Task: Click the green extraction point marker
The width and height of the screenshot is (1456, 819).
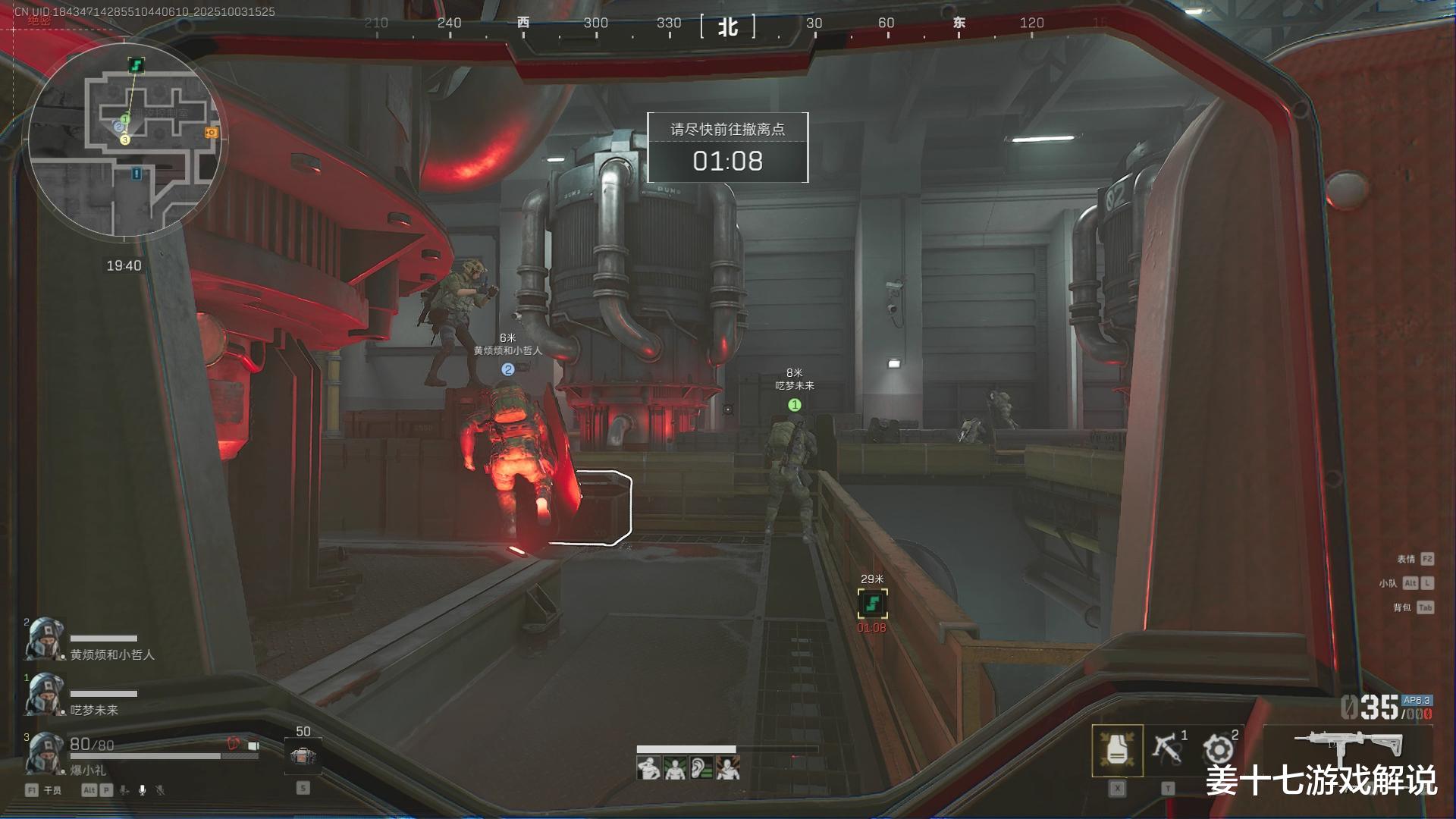Action: (872, 604)
